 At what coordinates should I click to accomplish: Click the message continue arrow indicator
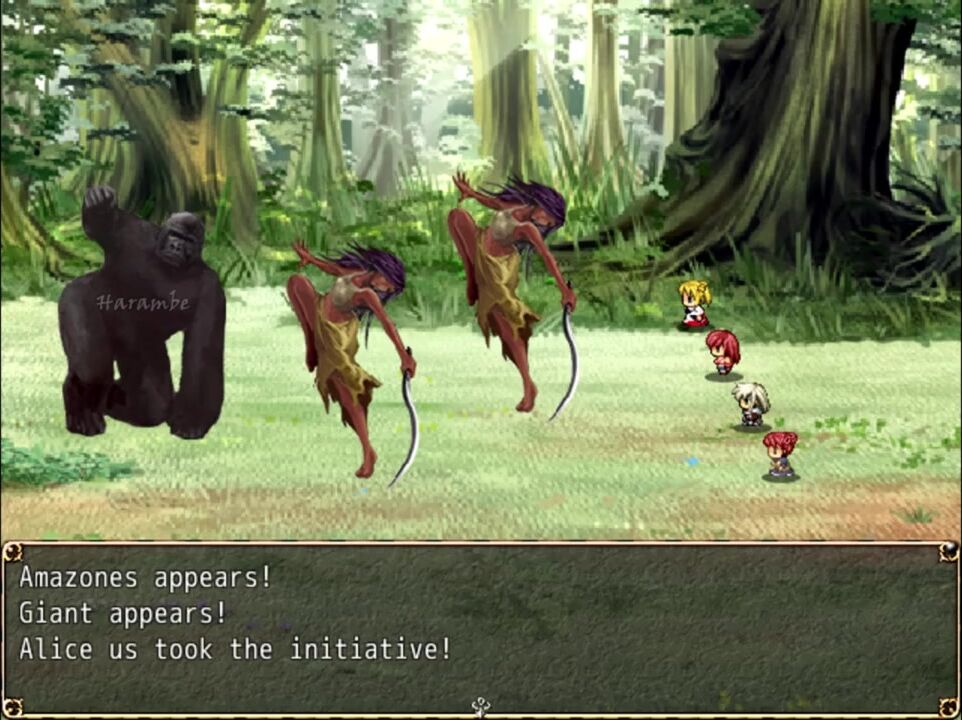pyautogui.click(x=480, y=707)
